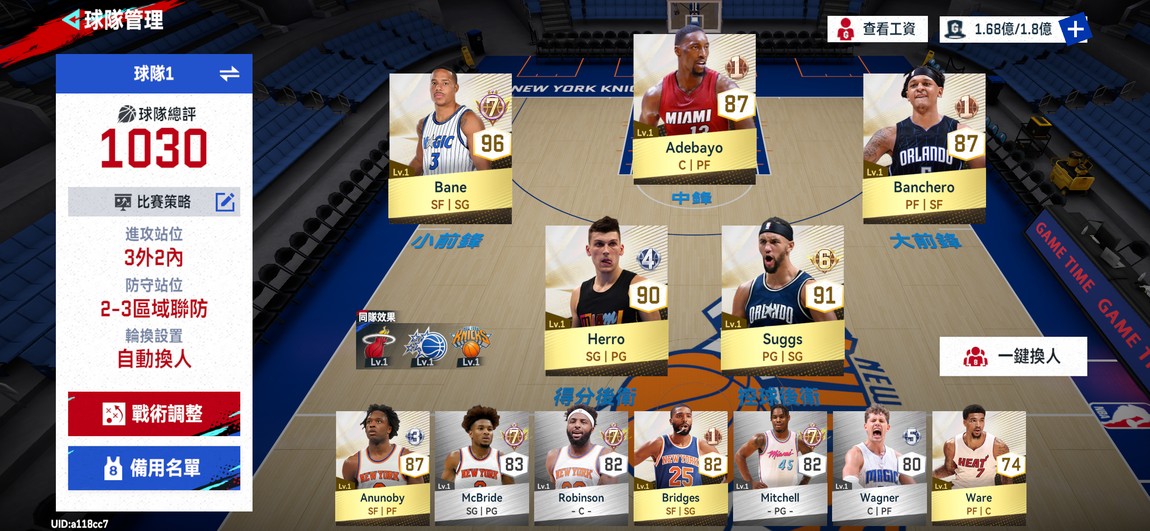Edit the match strategy
Image resolution: width=1150 pixels, height=531 pixels.
pos(226,202)
